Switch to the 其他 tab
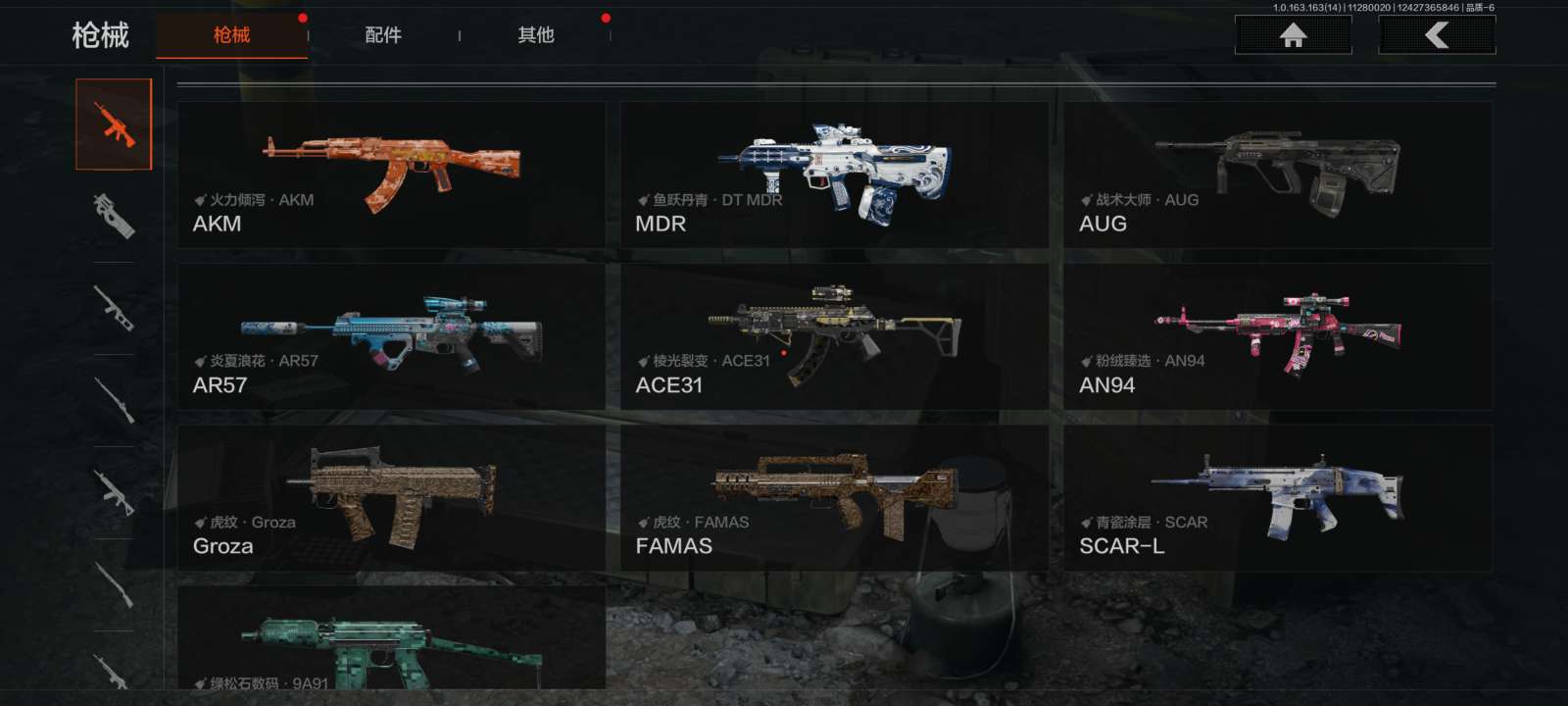Screen dimensions: 1568x706 pyautogui.click(x=536, y=35)
